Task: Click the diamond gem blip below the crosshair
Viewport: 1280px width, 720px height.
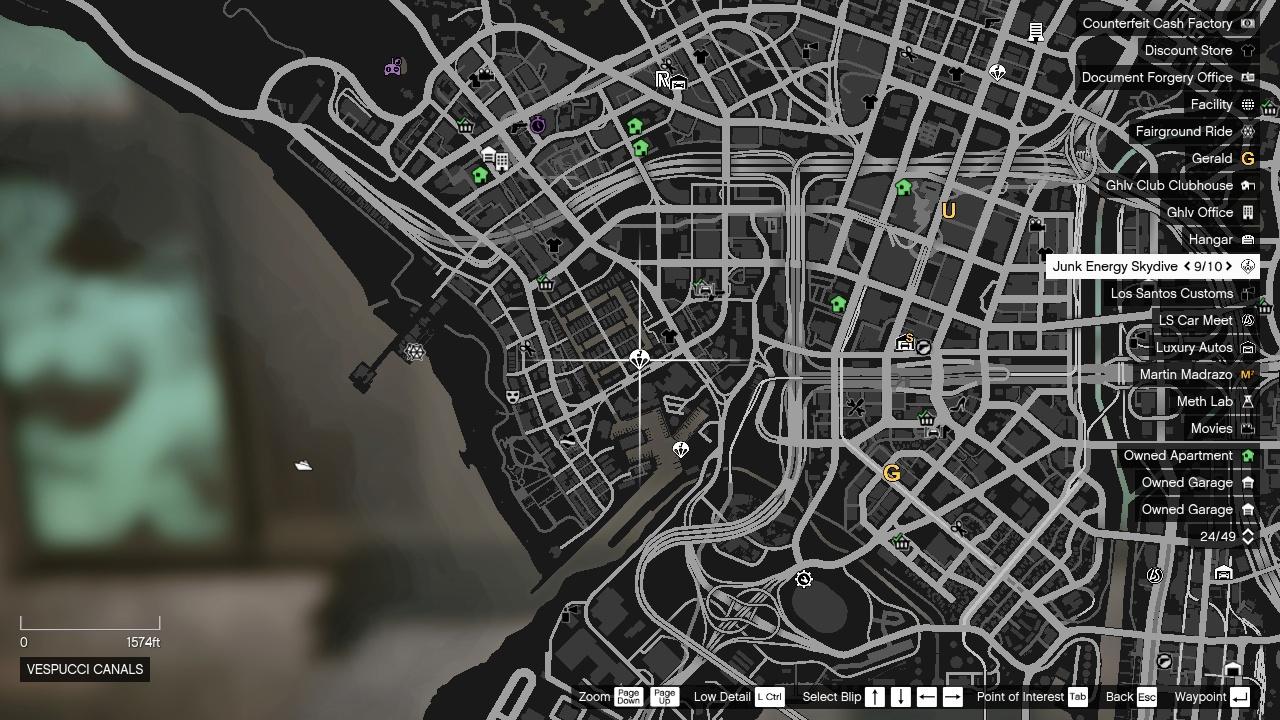Action: (x=680, y=450)
